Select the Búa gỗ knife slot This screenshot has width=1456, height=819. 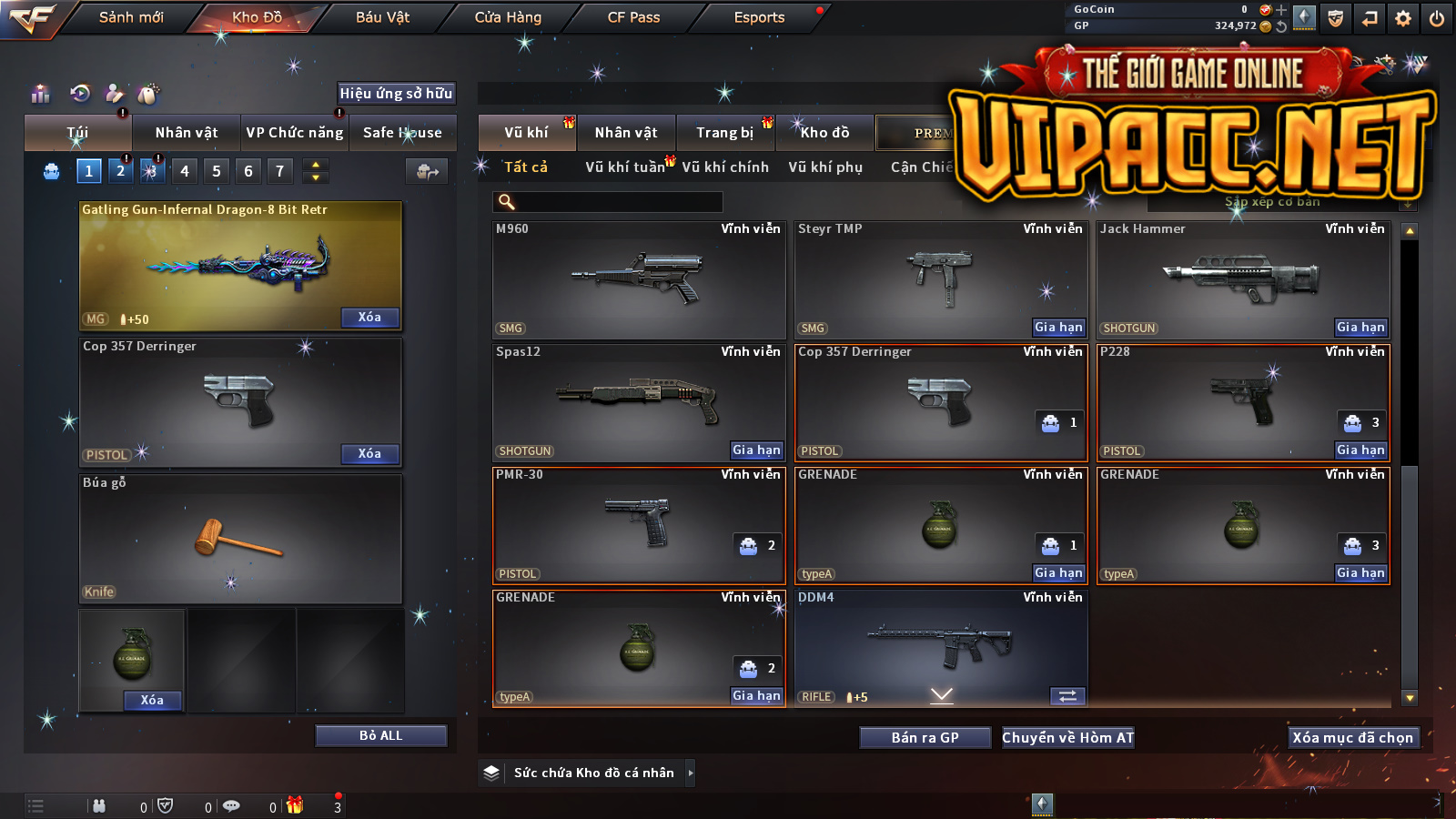[x=240, y=538]
